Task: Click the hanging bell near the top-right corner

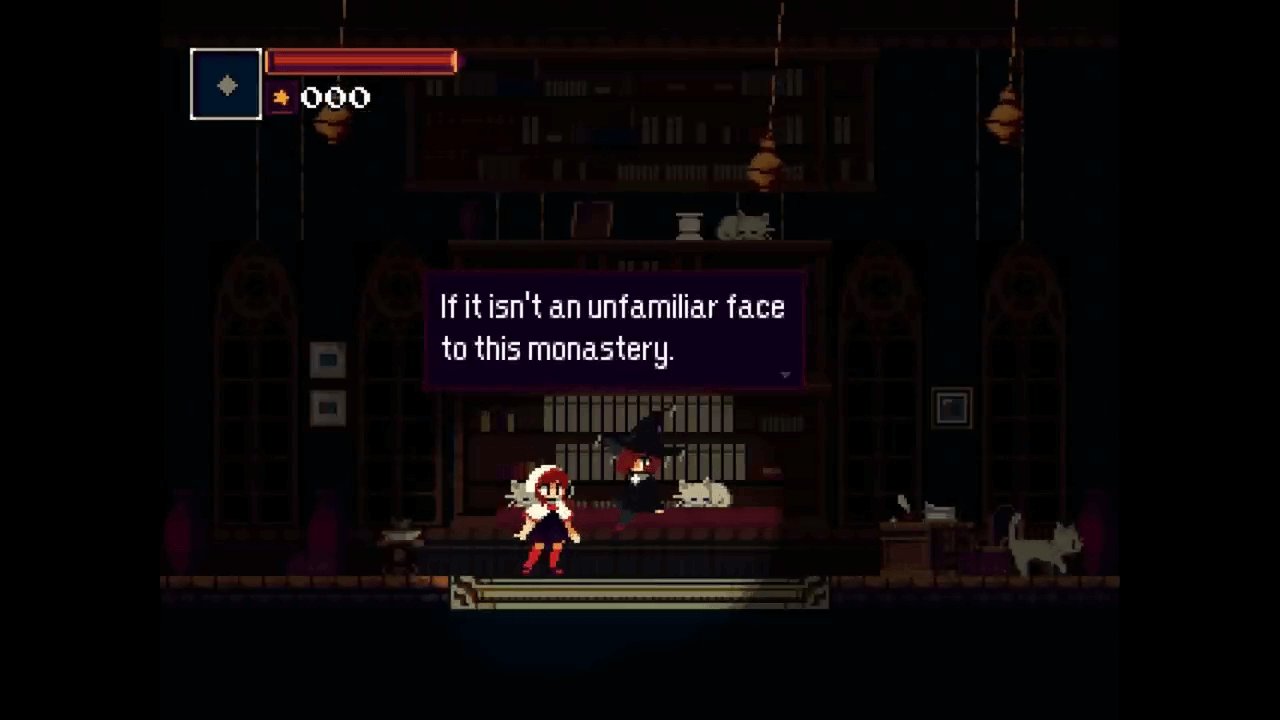Action: 1005,118
